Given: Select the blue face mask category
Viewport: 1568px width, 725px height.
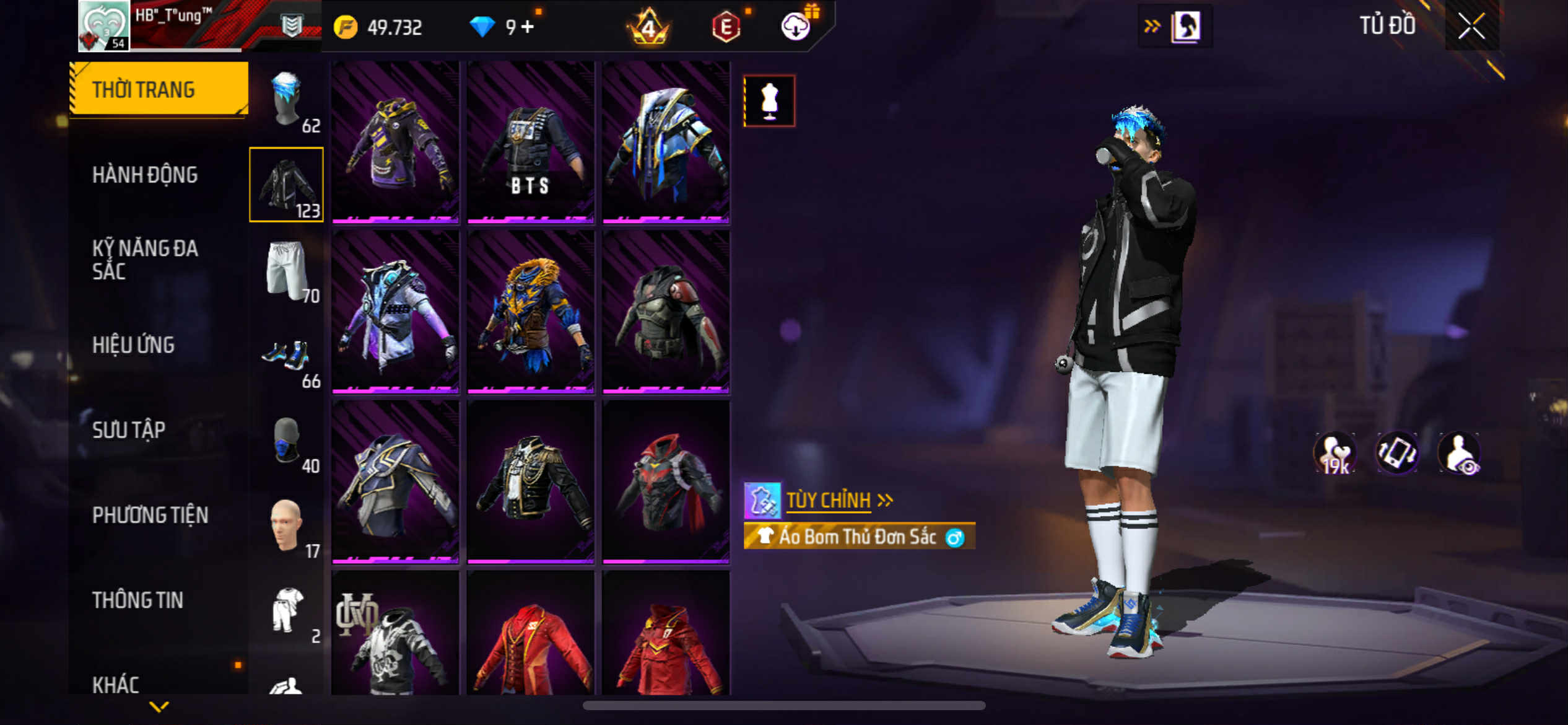Looking at the screenshot, I should [x=287, y=440].
